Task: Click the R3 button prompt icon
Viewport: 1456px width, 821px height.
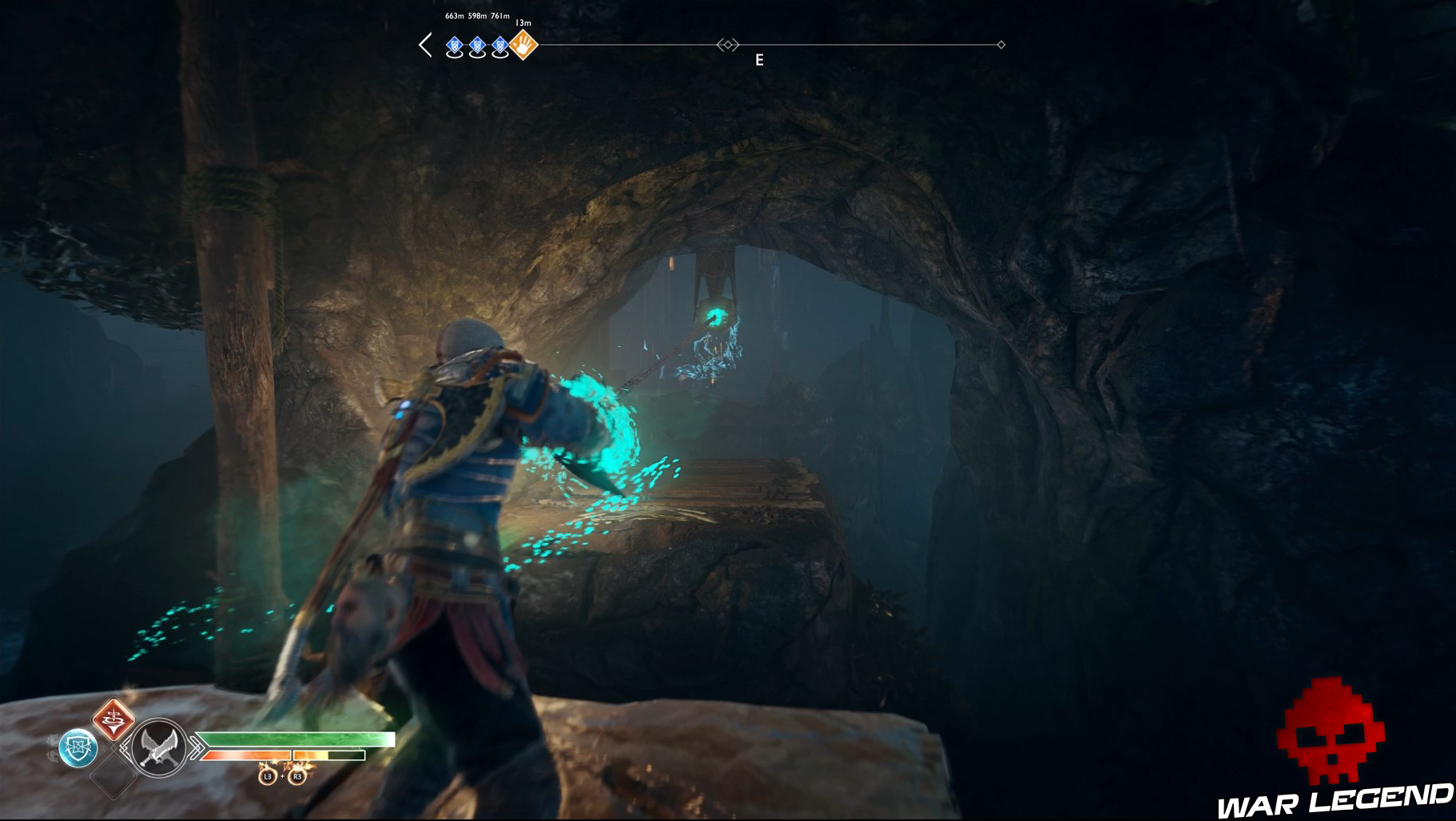Action: click(x=298, y=776)
